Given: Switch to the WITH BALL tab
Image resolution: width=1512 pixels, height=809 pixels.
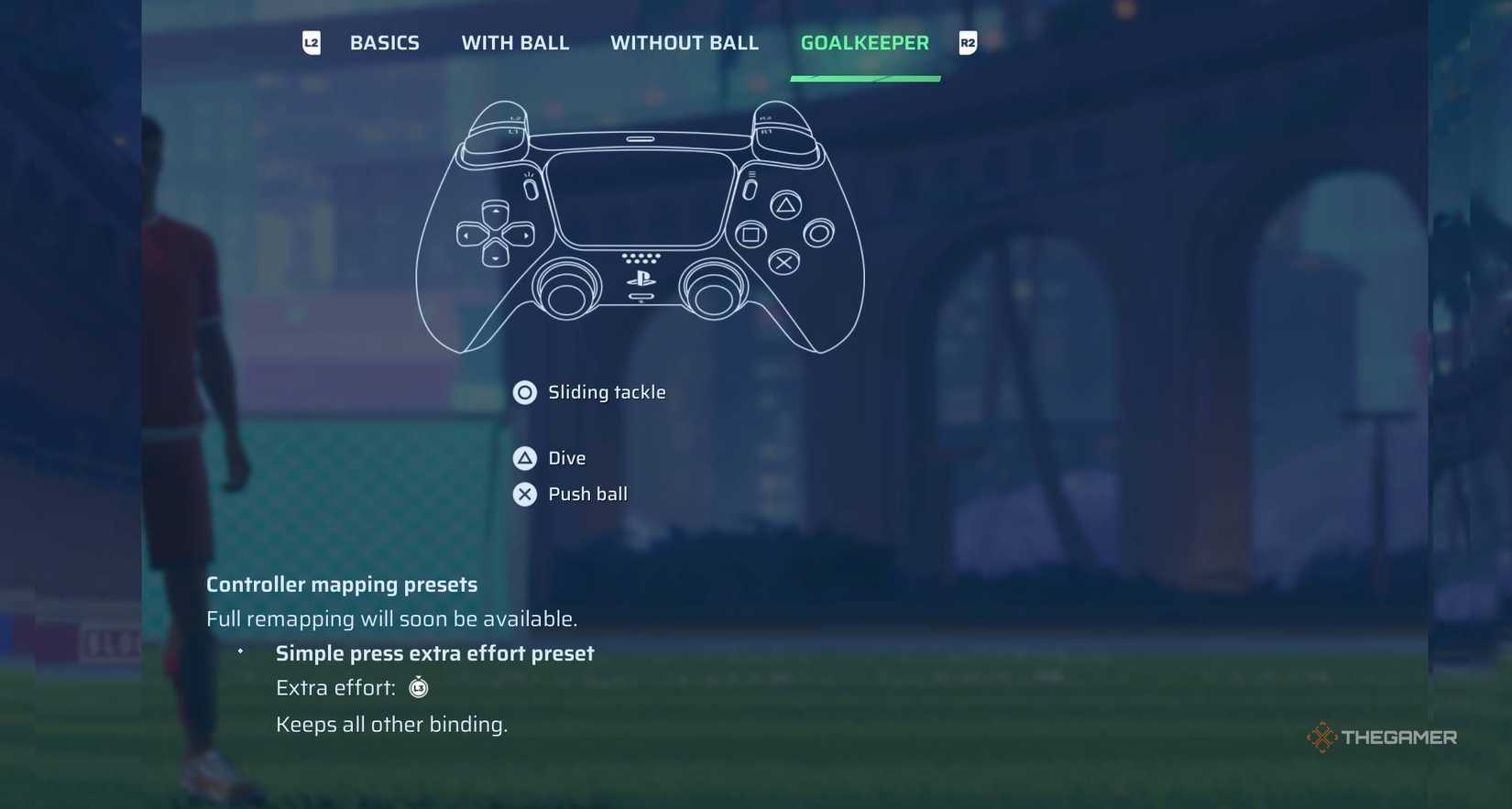Looking at the screenshot, I should pos(515,42).
